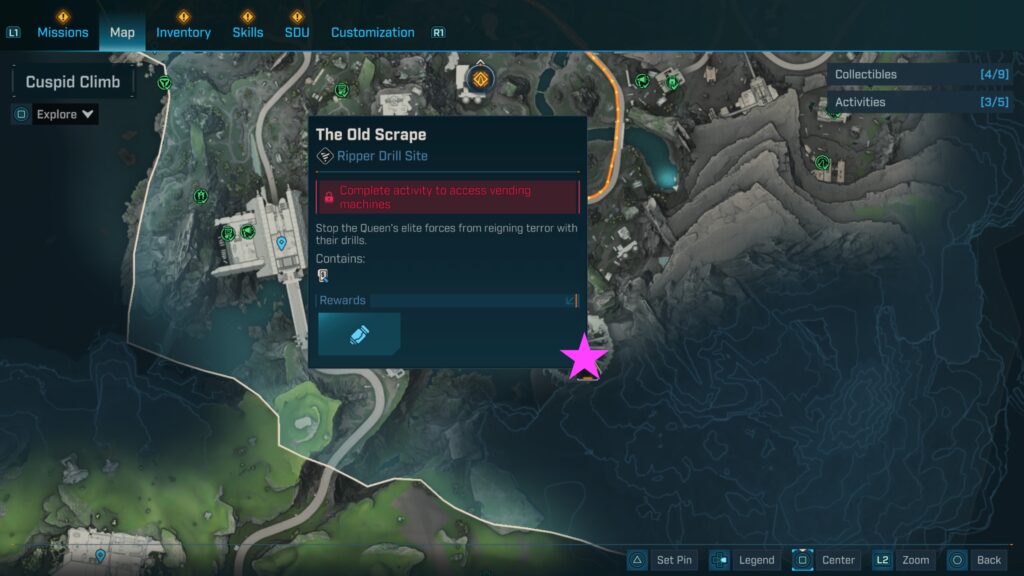Open the map Legend
1024x576 pixels.
tap(744, 560)
